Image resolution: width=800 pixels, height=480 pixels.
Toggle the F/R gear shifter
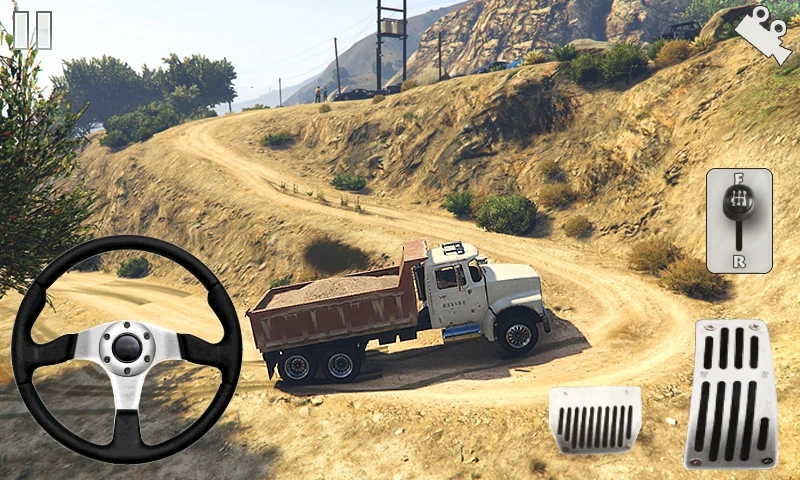(739, 220)
